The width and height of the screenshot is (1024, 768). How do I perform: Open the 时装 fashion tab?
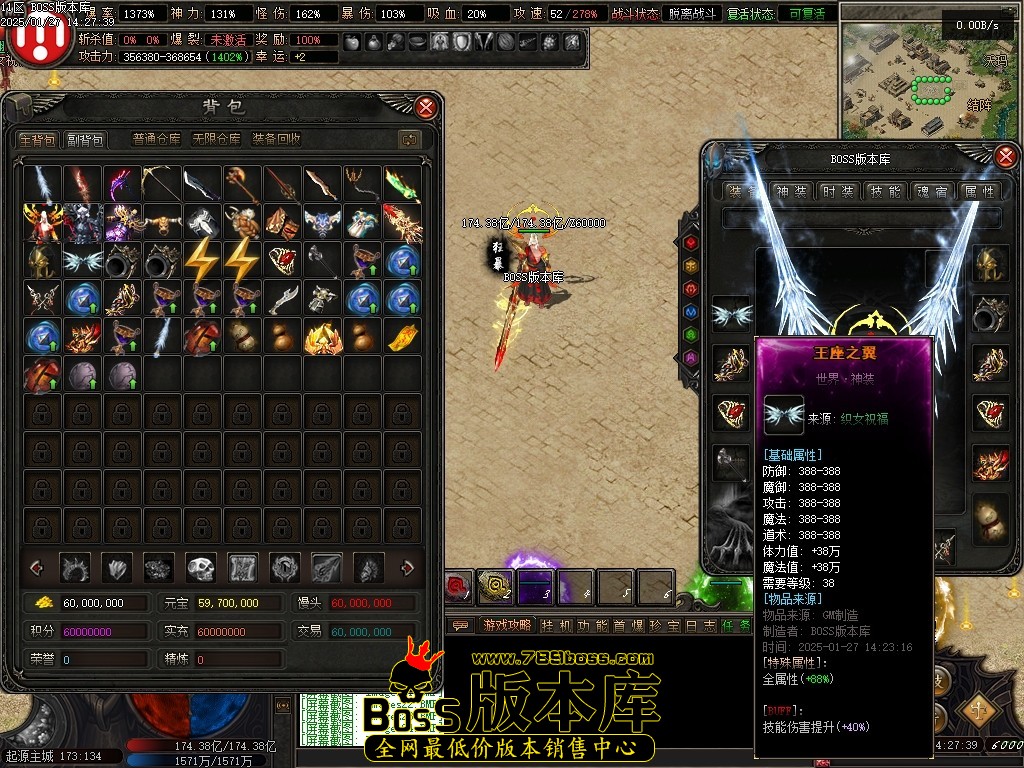[x=837, y=191]
